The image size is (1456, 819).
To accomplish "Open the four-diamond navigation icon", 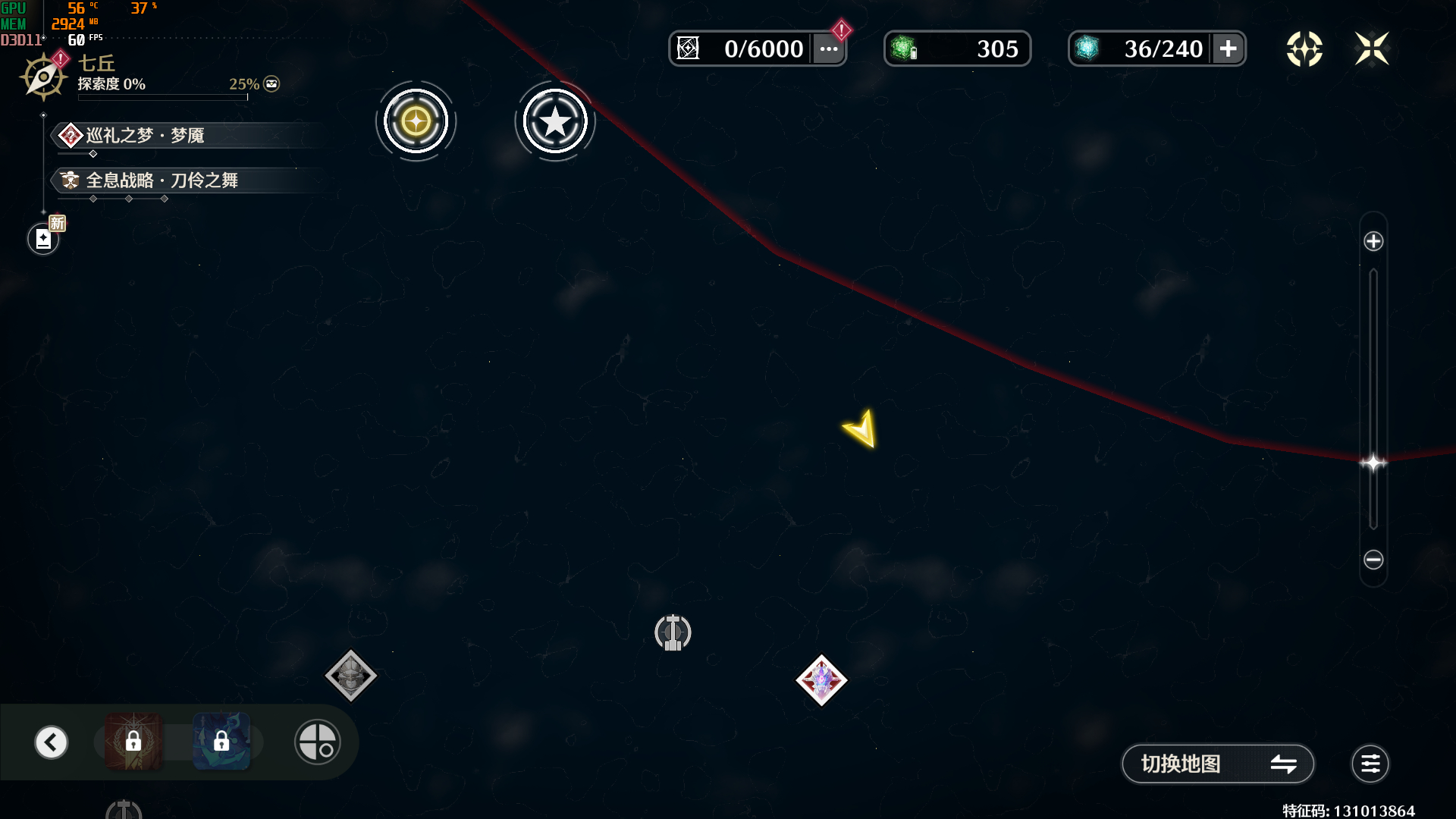I will (x=1304, y=49).
